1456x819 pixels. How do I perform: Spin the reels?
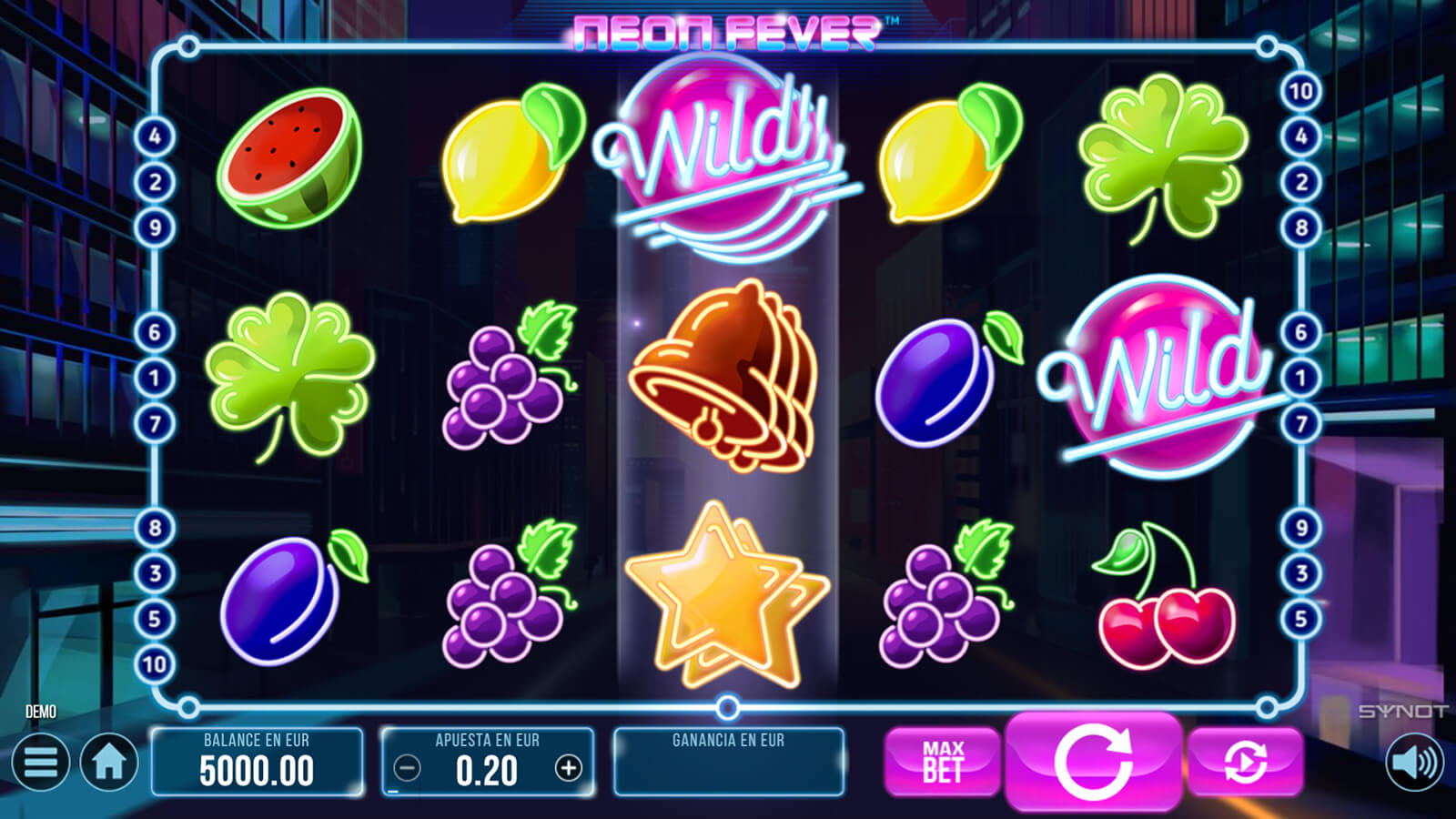tap(1093, 761)
